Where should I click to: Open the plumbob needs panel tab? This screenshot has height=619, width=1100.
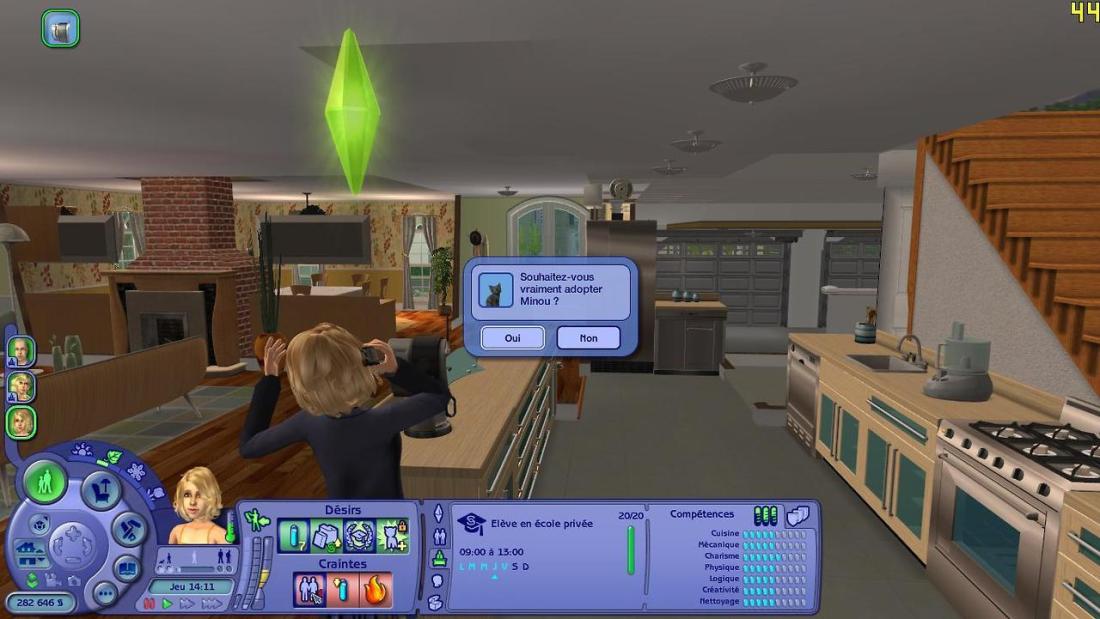(438, 513)
